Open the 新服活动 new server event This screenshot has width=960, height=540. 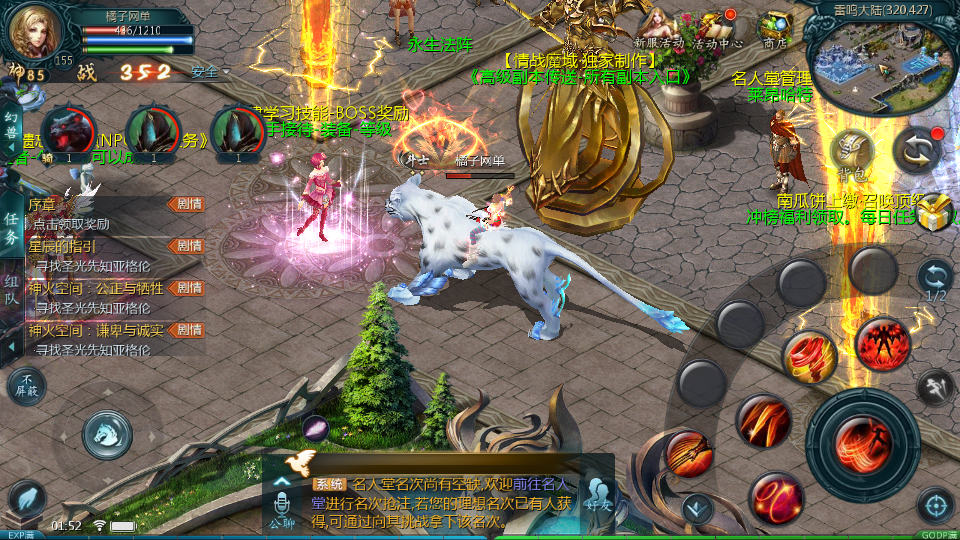tap(658, 28)
